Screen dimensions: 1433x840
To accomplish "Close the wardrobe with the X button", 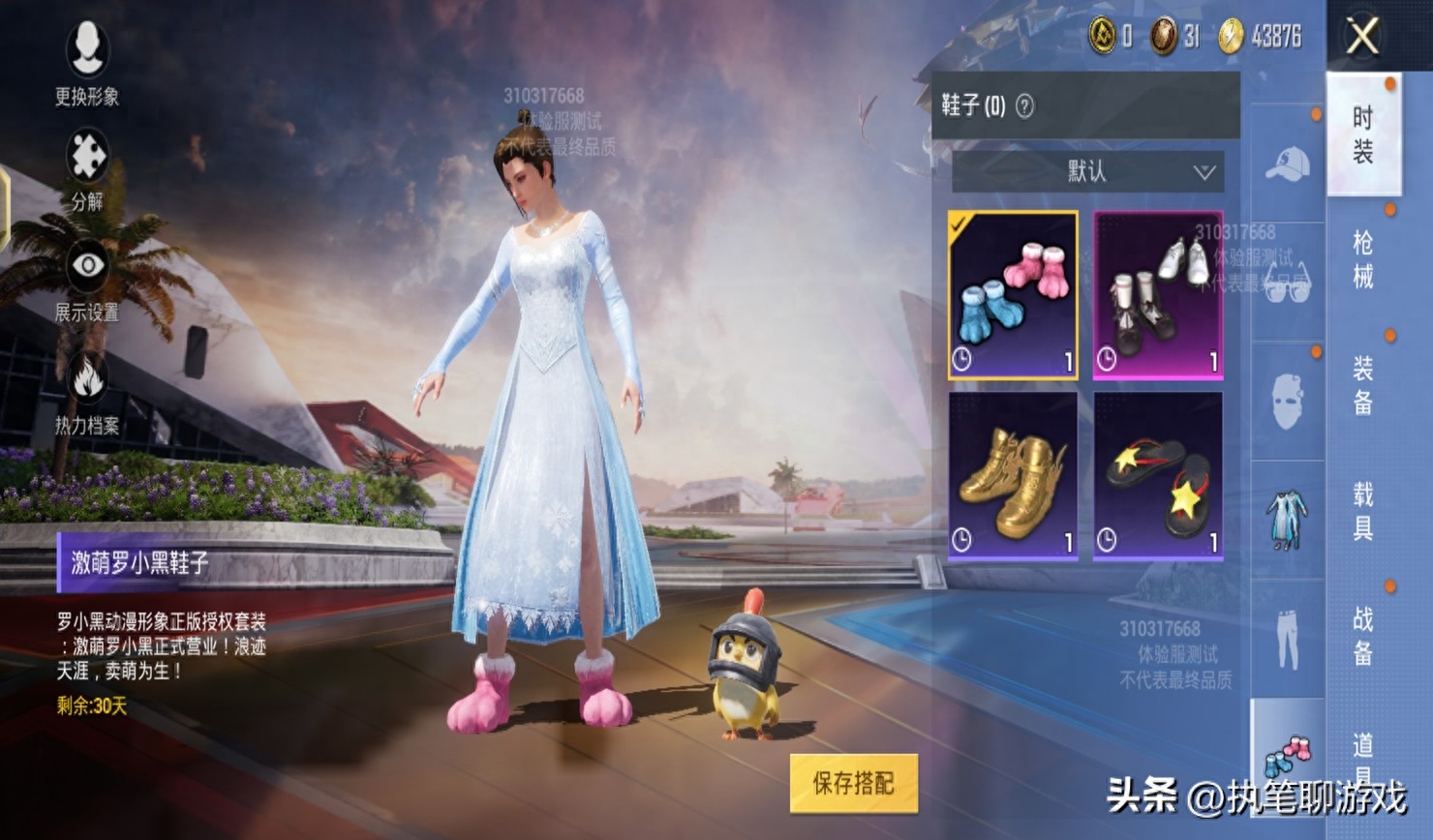I will click(x=1362, y=38).
